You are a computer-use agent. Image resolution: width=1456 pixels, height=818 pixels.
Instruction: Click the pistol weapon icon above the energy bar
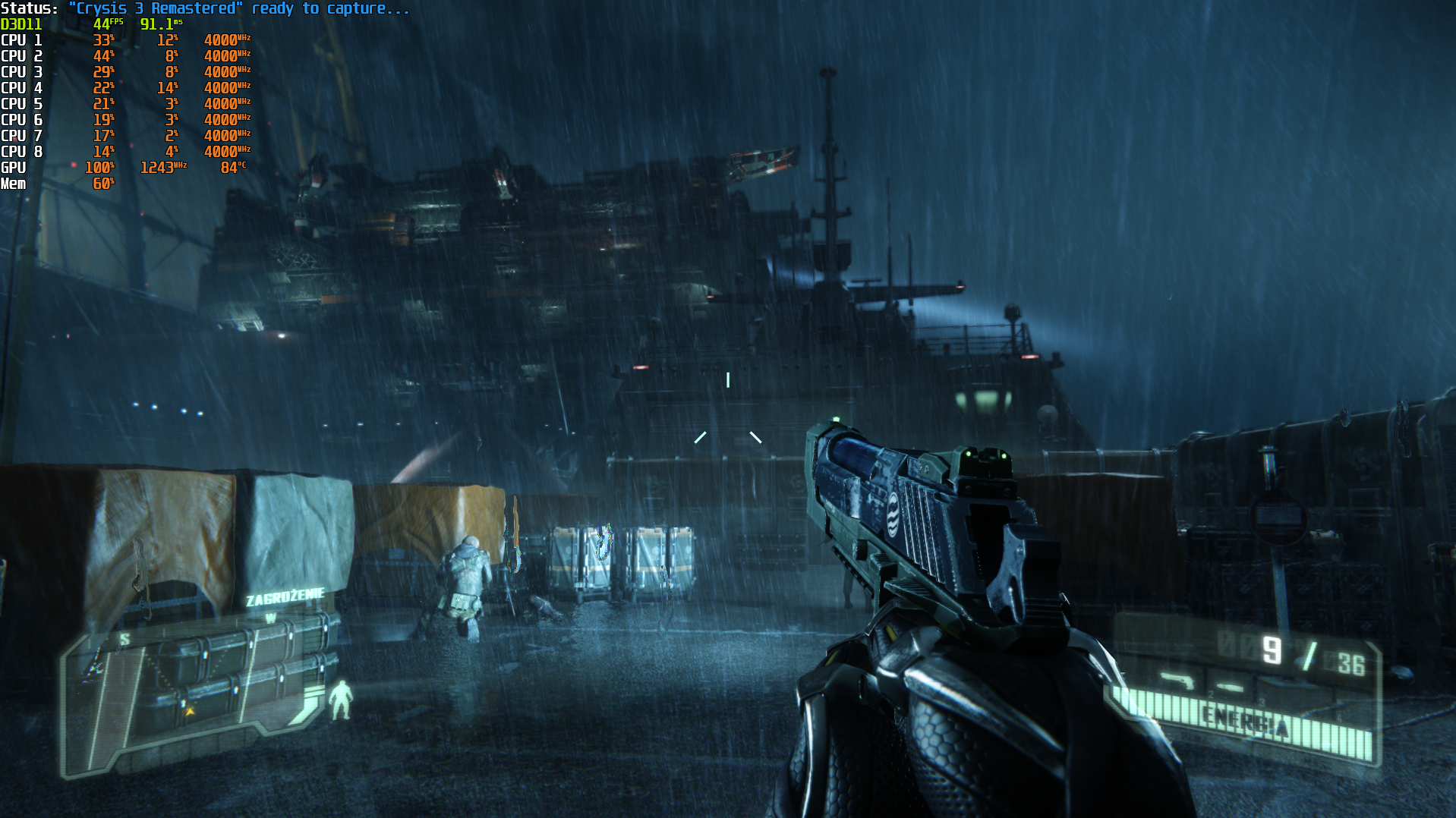pyautogui.click(x=1177, y=680)
